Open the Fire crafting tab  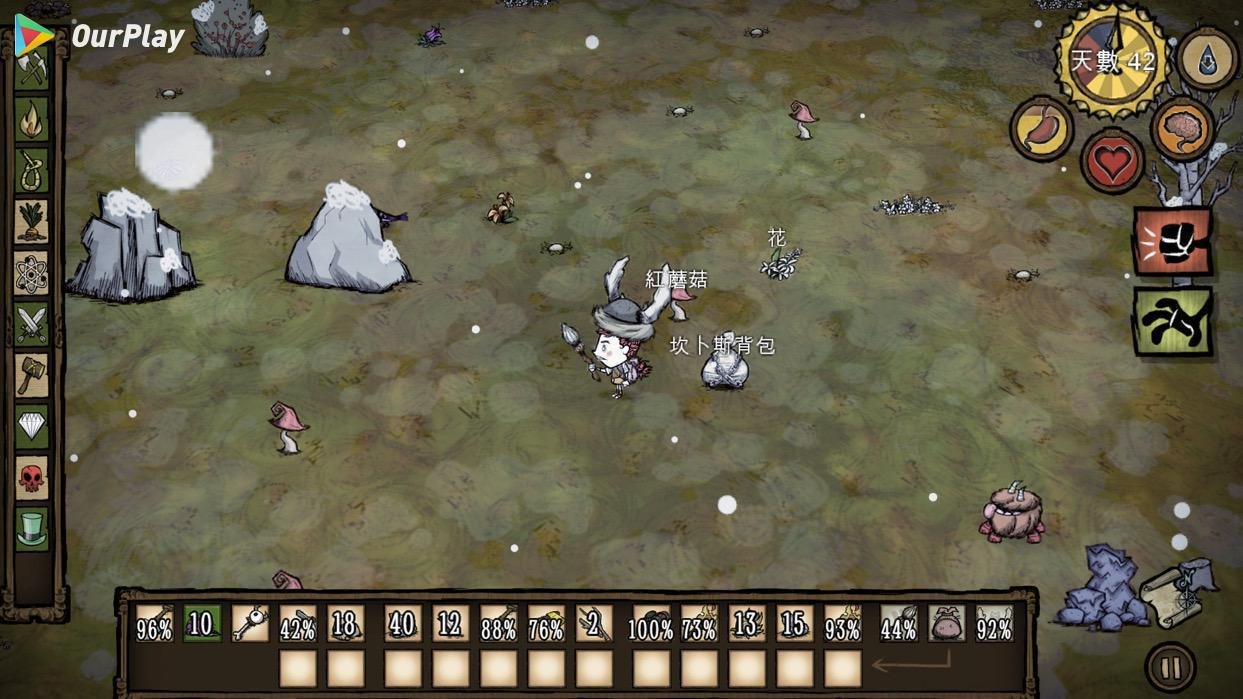click(32, 119)
